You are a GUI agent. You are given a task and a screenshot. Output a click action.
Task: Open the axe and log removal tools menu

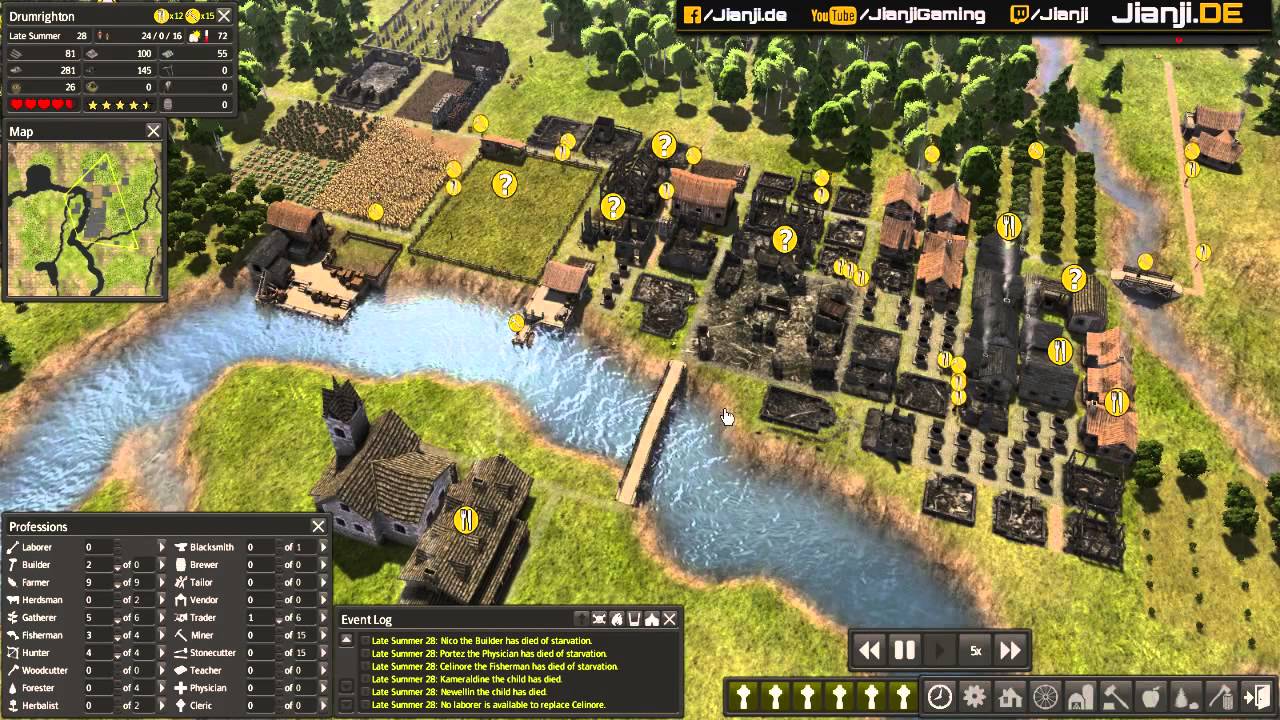coord(1220,697)
